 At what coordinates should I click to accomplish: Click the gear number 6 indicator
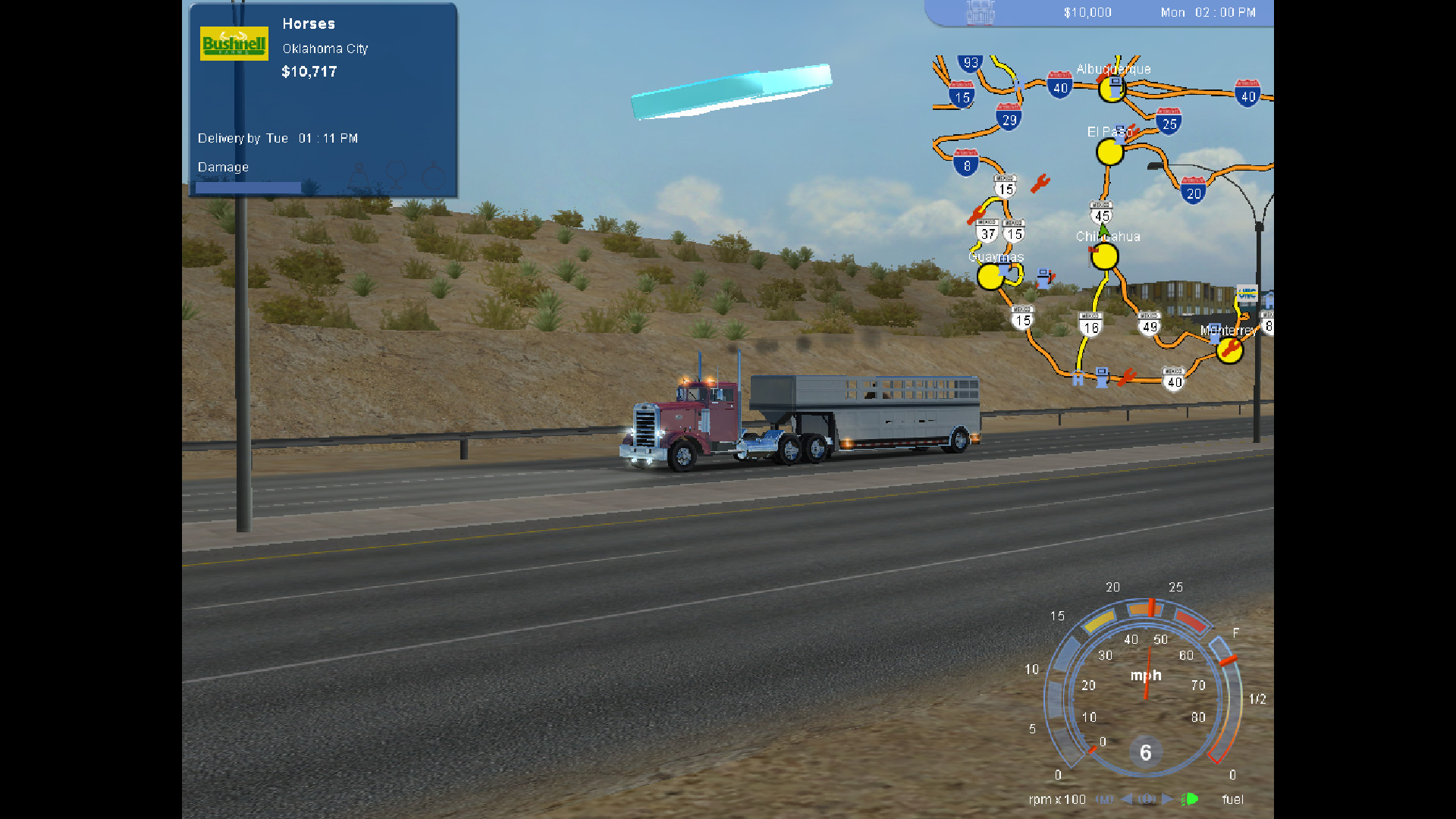(1145, 752)
